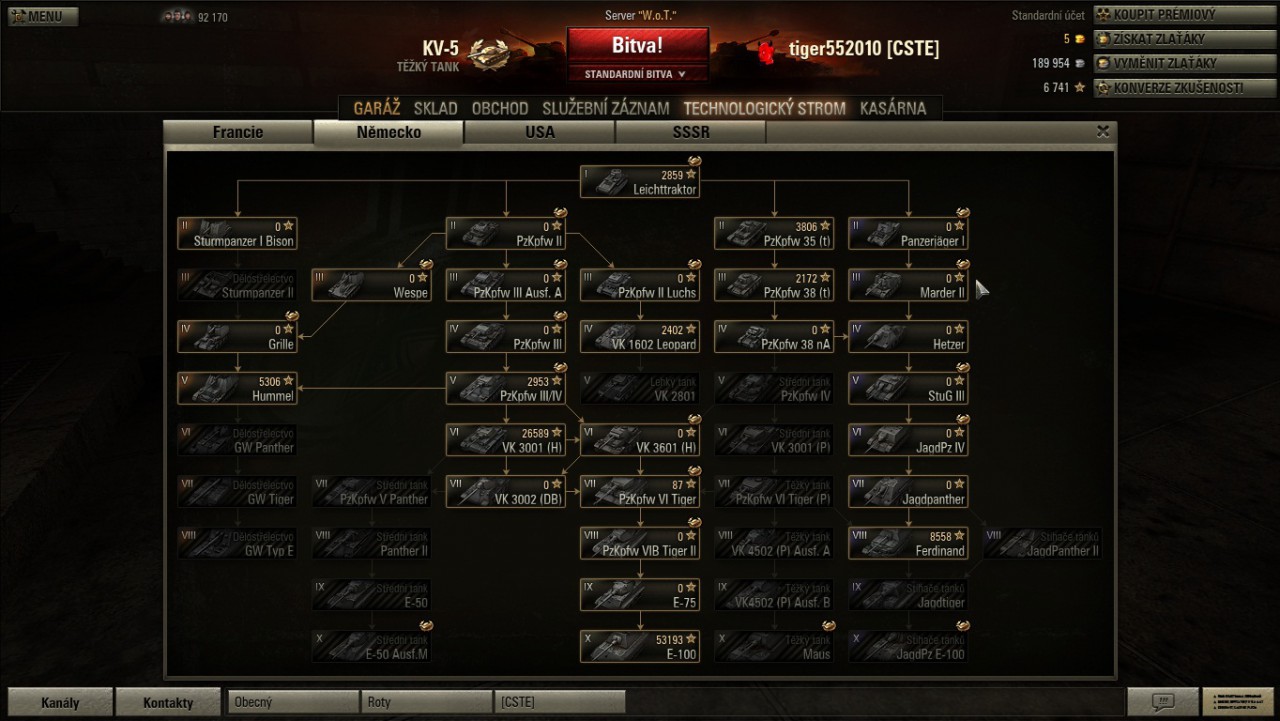
Task: Open the Sklad tab
Action: pos(435,108)
